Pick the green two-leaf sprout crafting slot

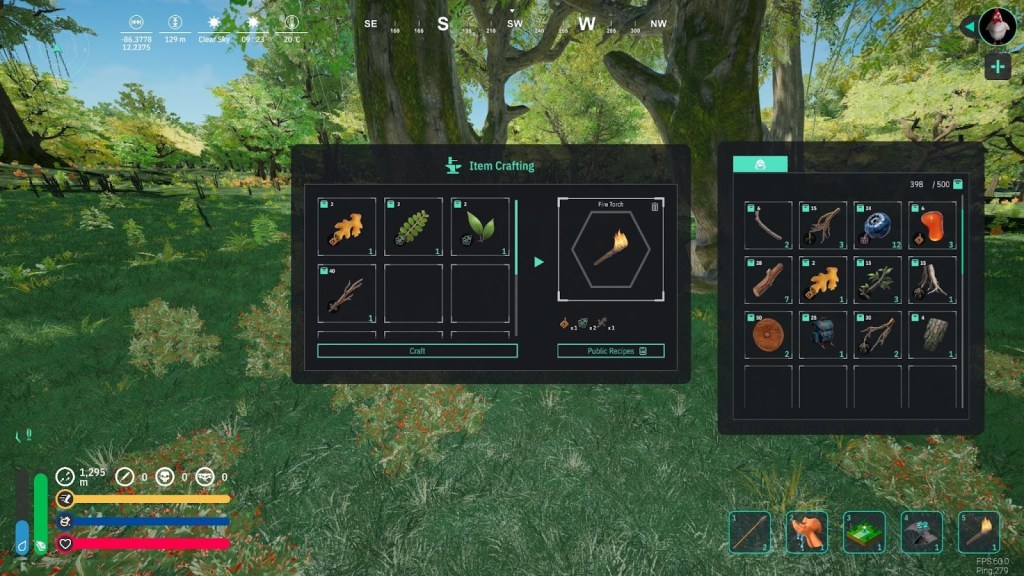pyautogui.click(x=480, y=227)
